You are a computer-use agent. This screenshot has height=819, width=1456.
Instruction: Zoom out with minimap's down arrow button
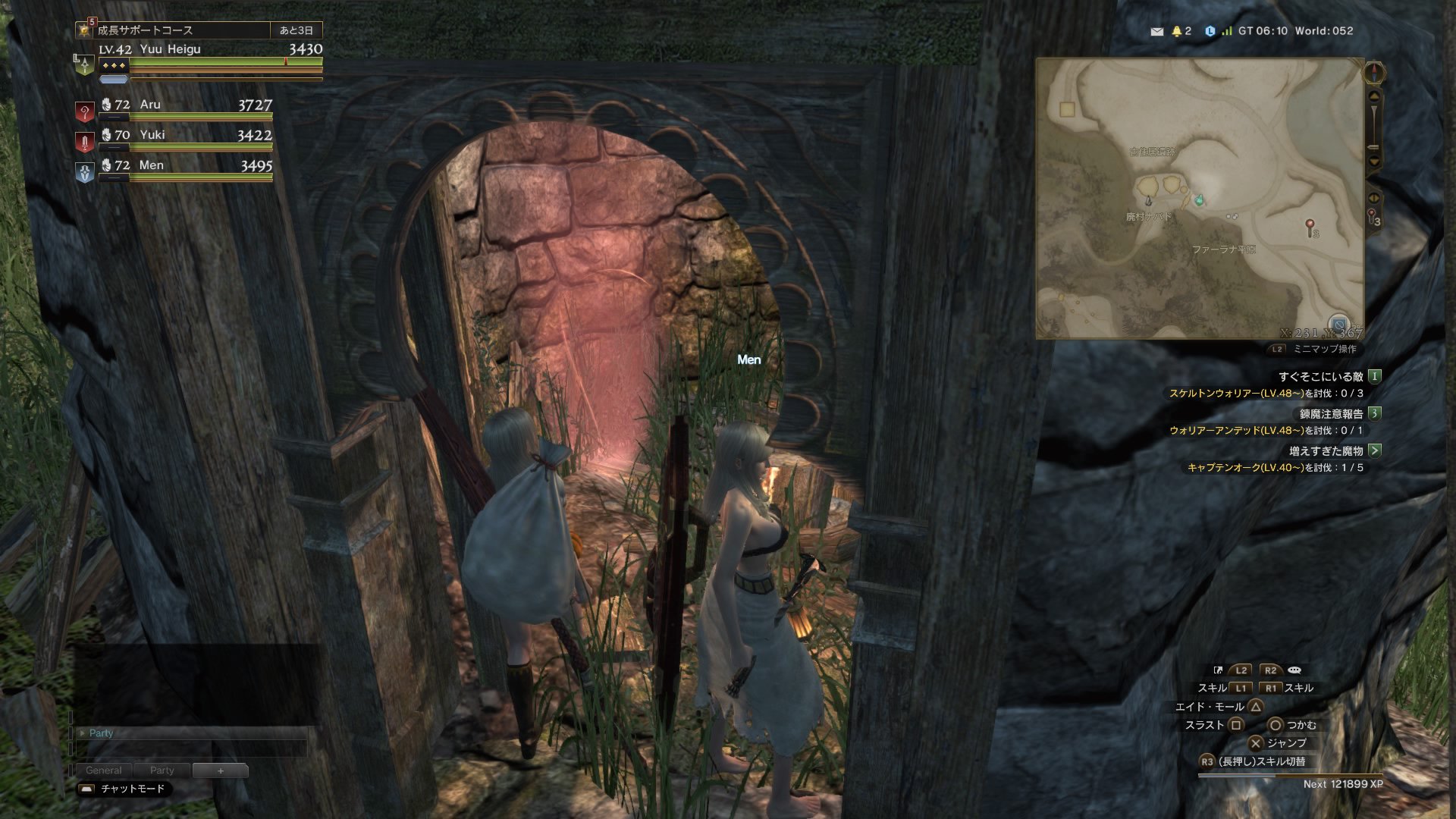[x=1374, y=162]
